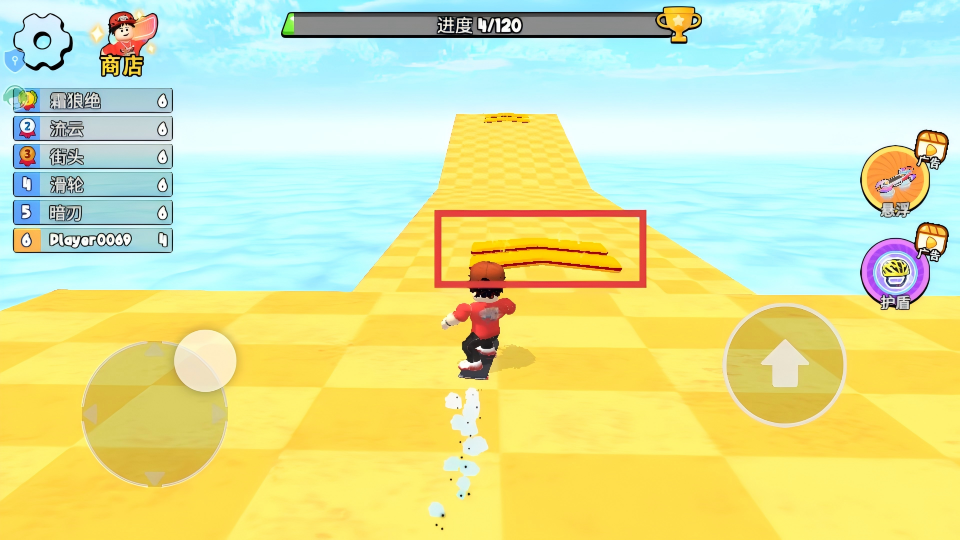Select the 街头 leaderboard row
Viewport: 960px width, 540px height.
coord(92,157)
